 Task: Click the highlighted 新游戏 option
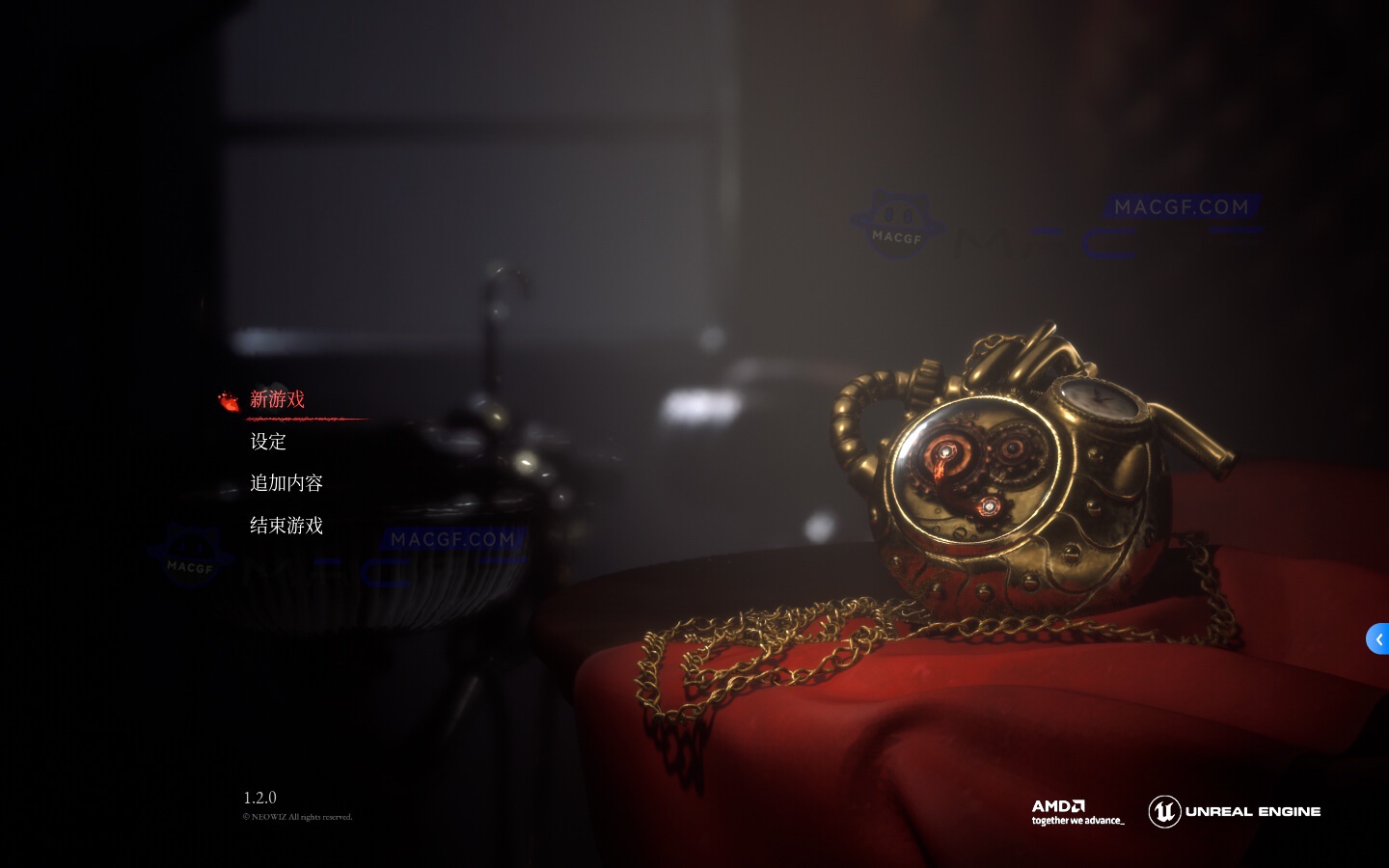click(279, 399)
